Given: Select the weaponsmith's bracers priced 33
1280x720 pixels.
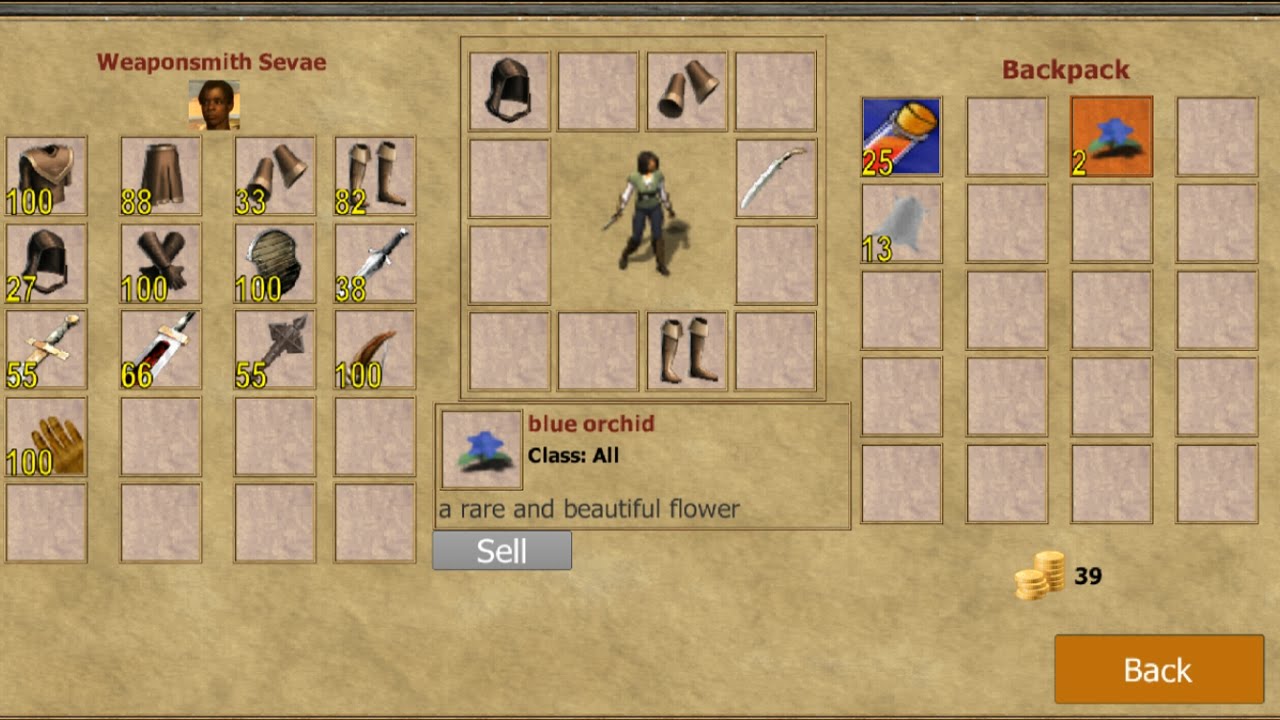Looking at the screenshot, I should click(275, 177).
